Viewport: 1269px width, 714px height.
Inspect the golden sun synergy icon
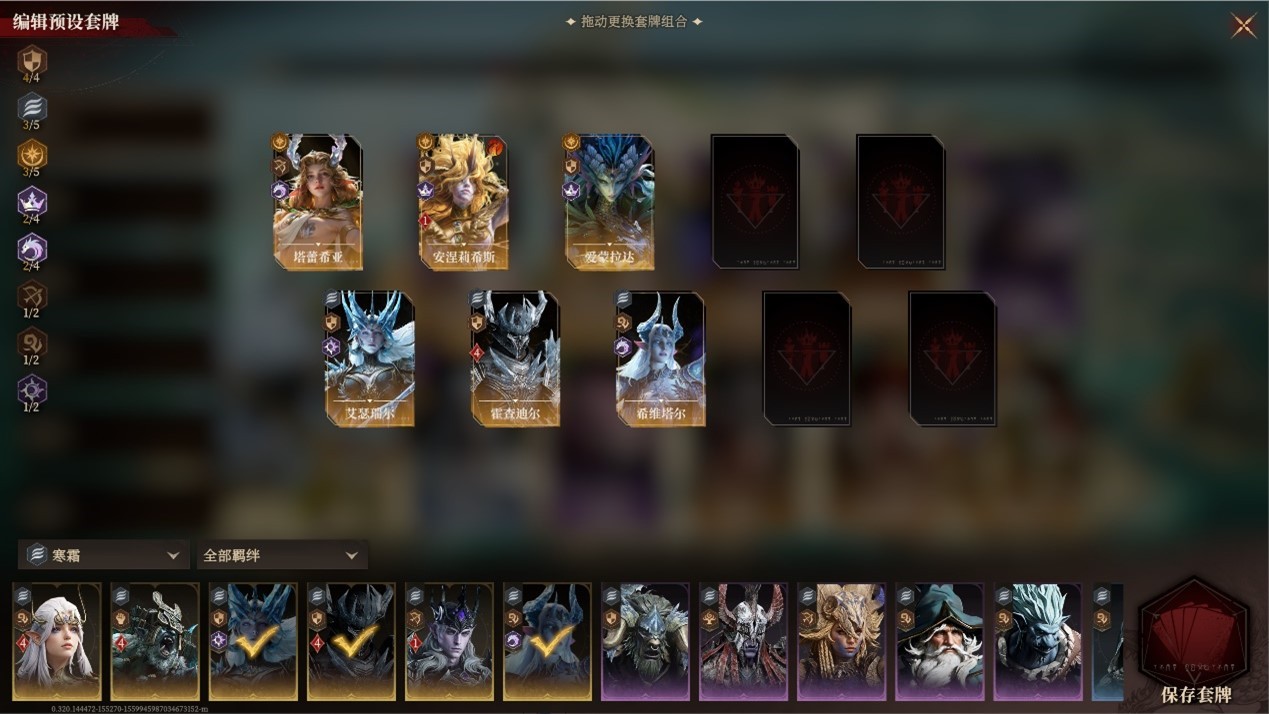coord(32,155)
